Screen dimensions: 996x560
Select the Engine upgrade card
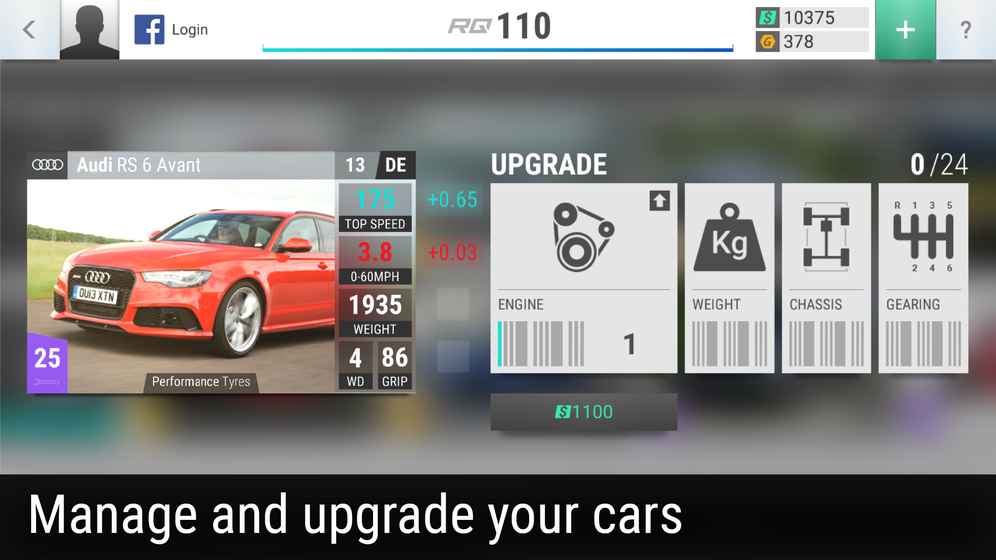[x=583, y=278]
